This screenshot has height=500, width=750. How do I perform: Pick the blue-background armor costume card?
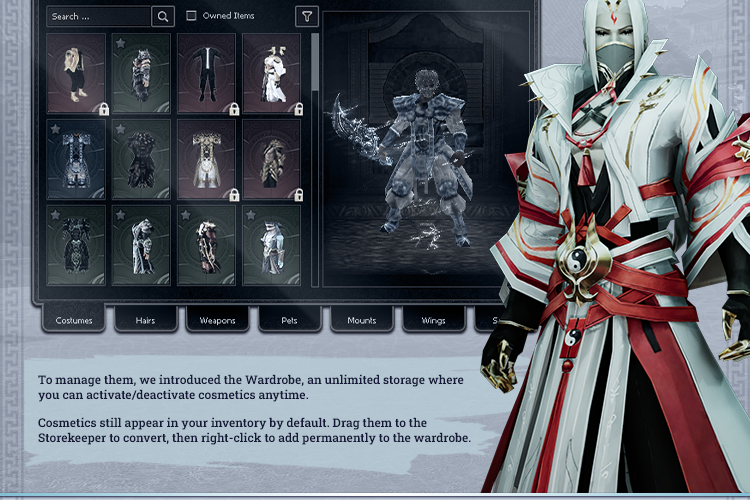(76, 159)
